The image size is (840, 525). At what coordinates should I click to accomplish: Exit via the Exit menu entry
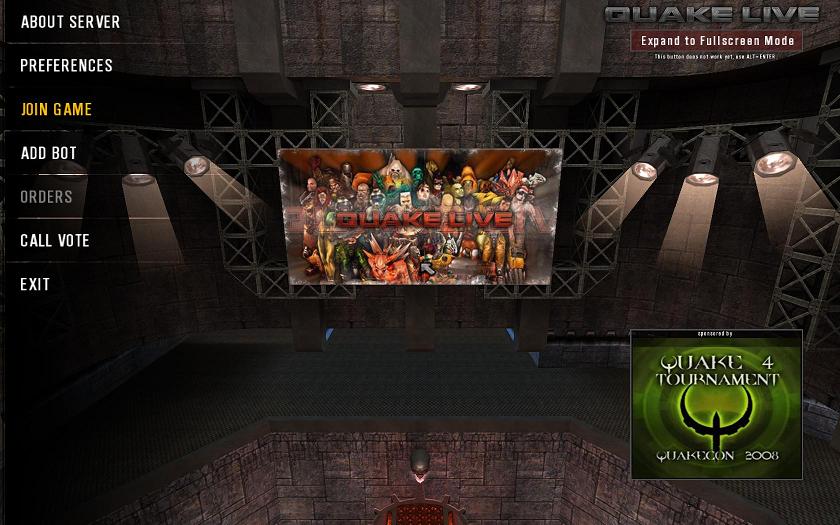tap(35, 285)
